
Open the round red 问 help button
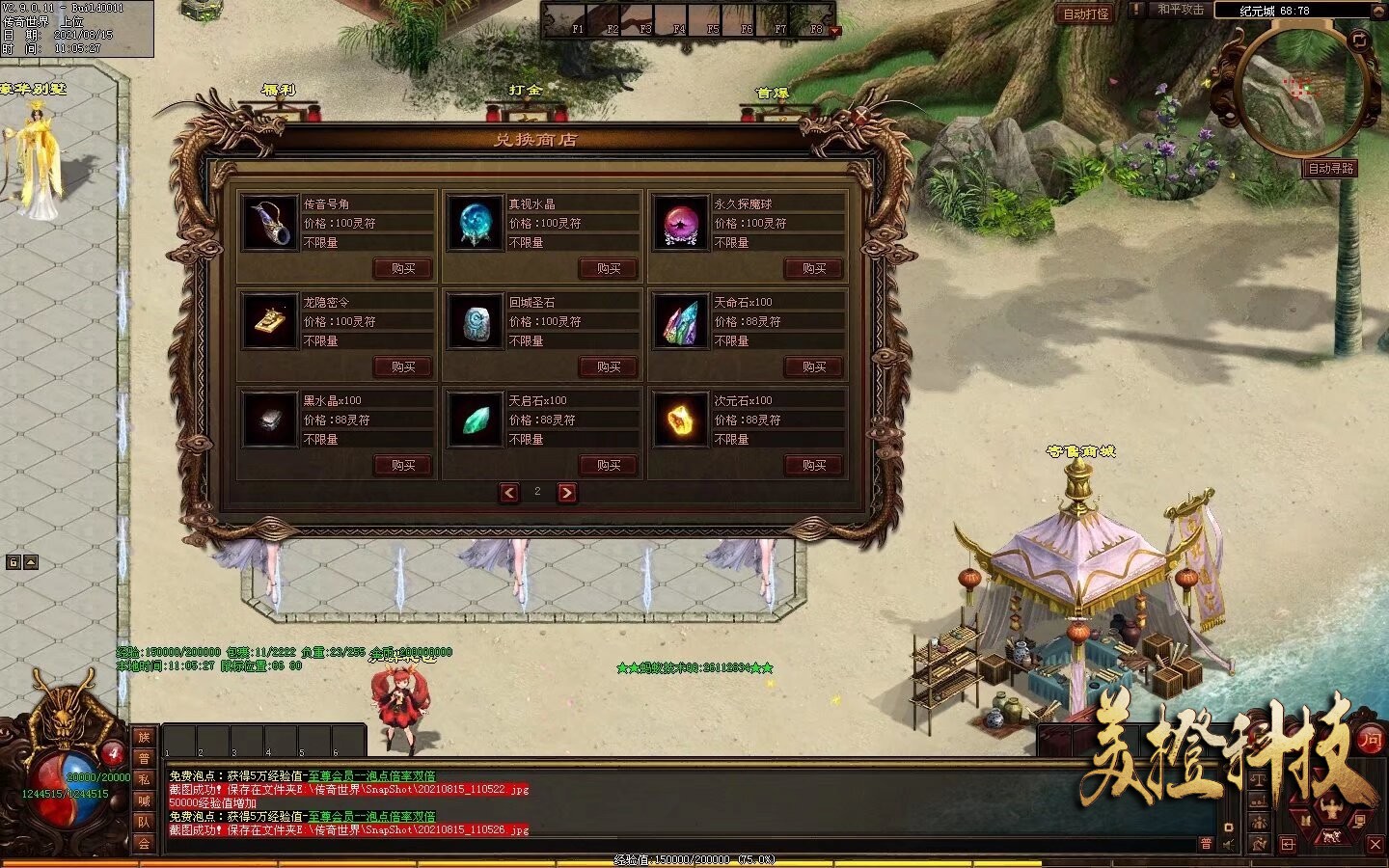1371,740
